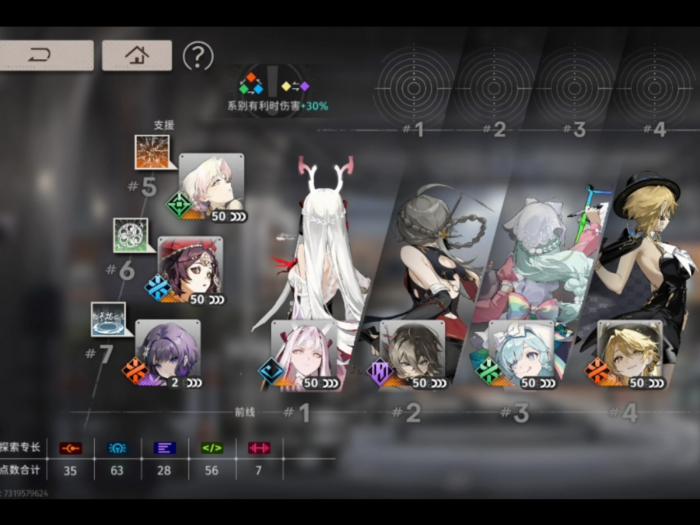Screen dimensions: 700x525
Task: Select the white-haired horned frontline portrait #1
Action: tap(304, 354)
